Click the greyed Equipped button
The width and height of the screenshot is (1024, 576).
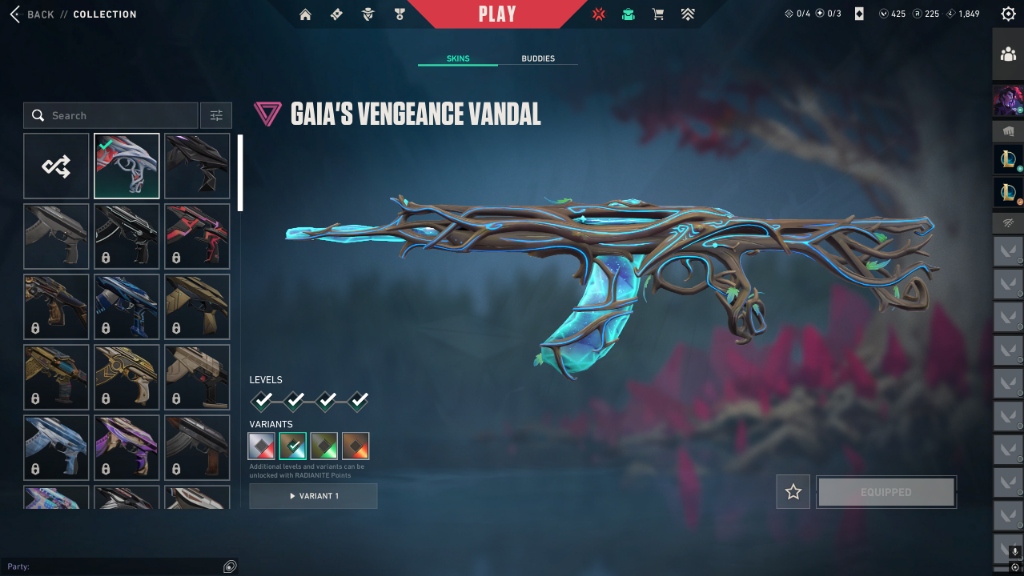pos(886,492)
